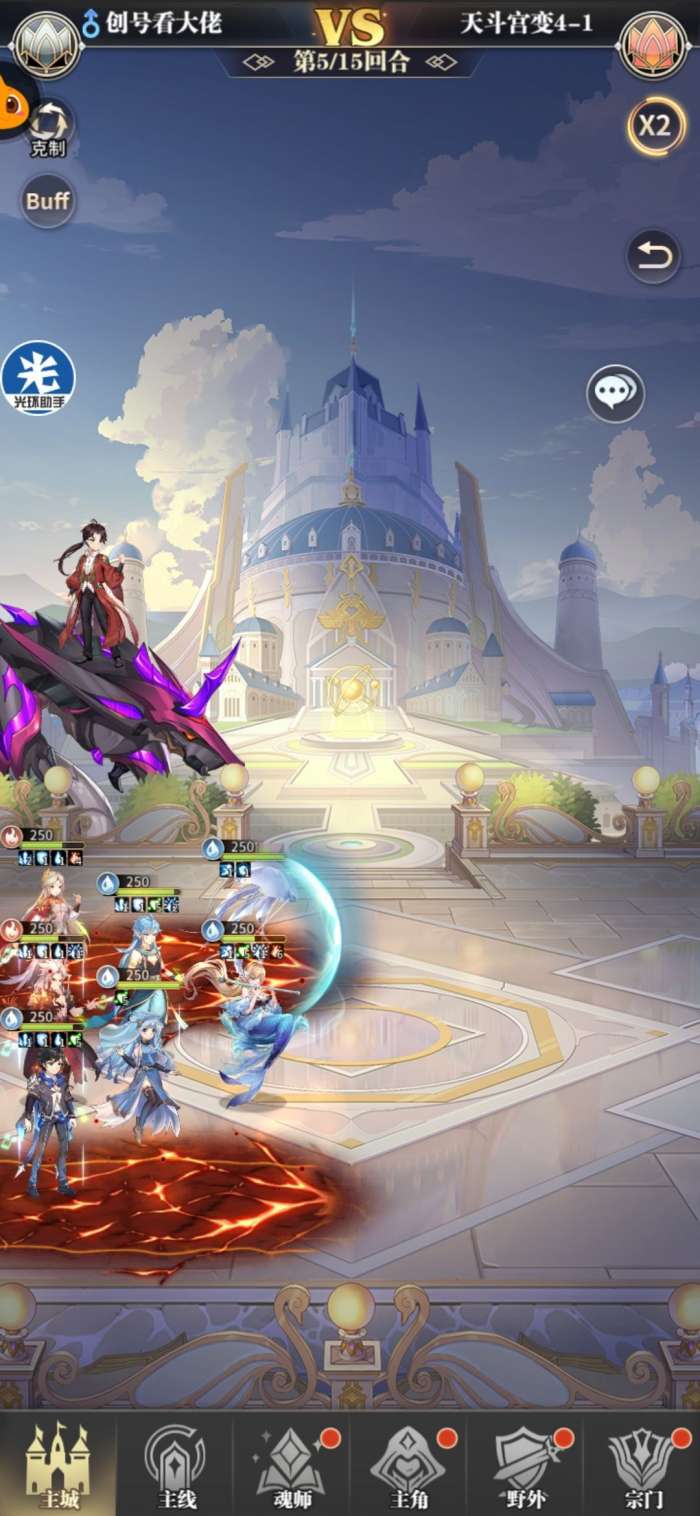Open the 宗门 tab
Image resolution: width=700 pixels, height=1516 pixels.
(x=641, y=1464)
